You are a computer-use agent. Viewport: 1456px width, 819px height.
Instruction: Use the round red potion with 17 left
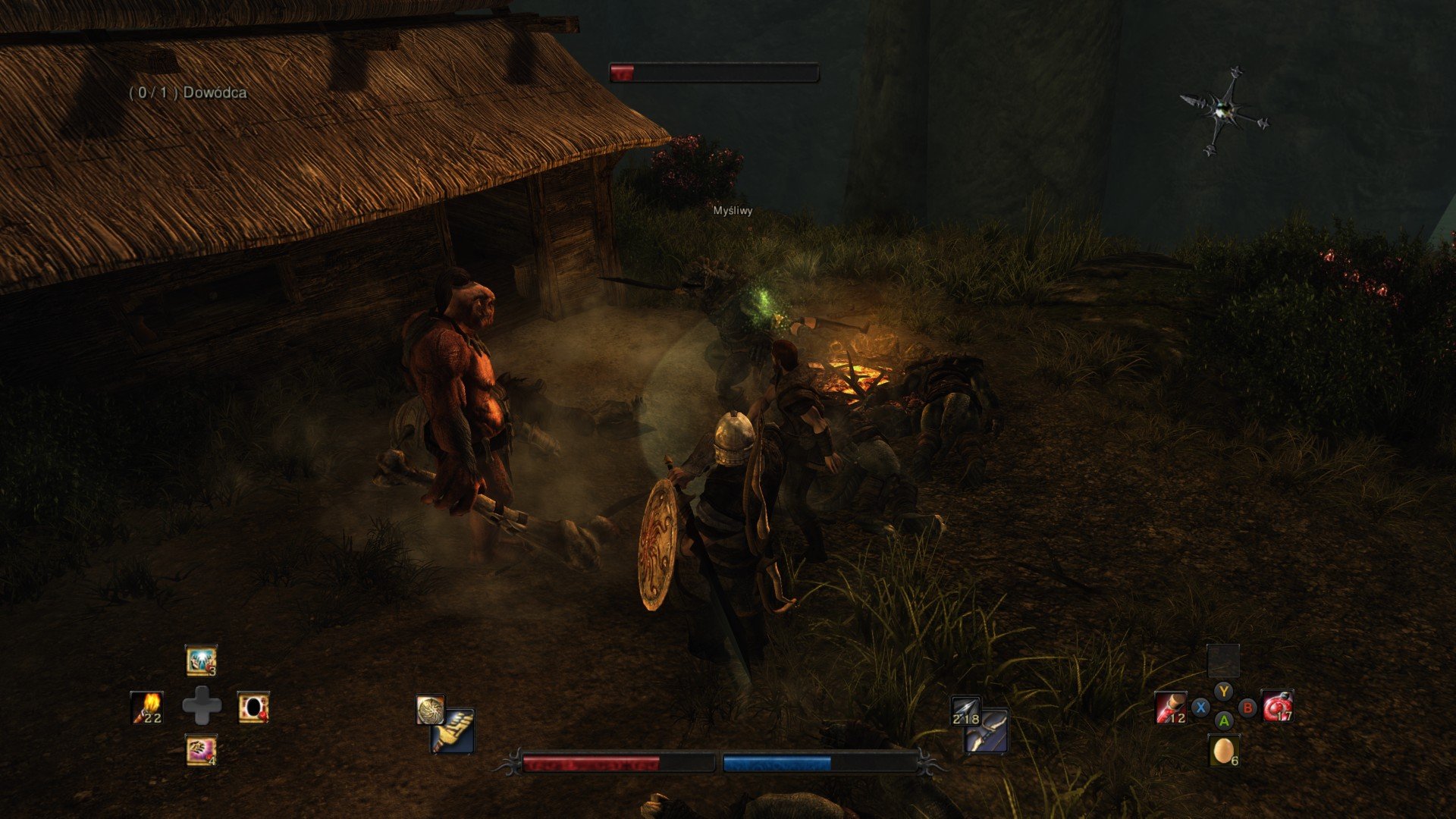click(x=1277, y=707)
